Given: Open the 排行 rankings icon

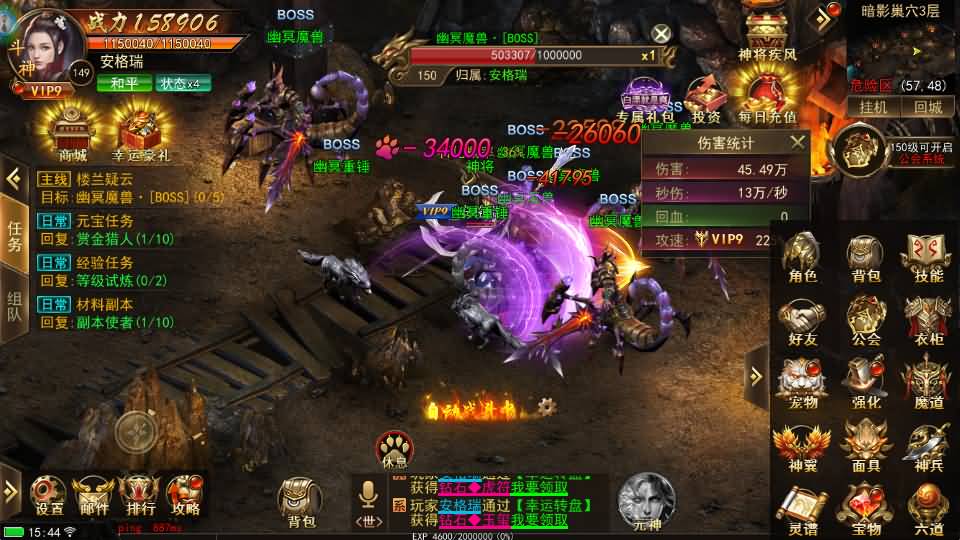Looking at the screenshot, I should coord(138,495).
